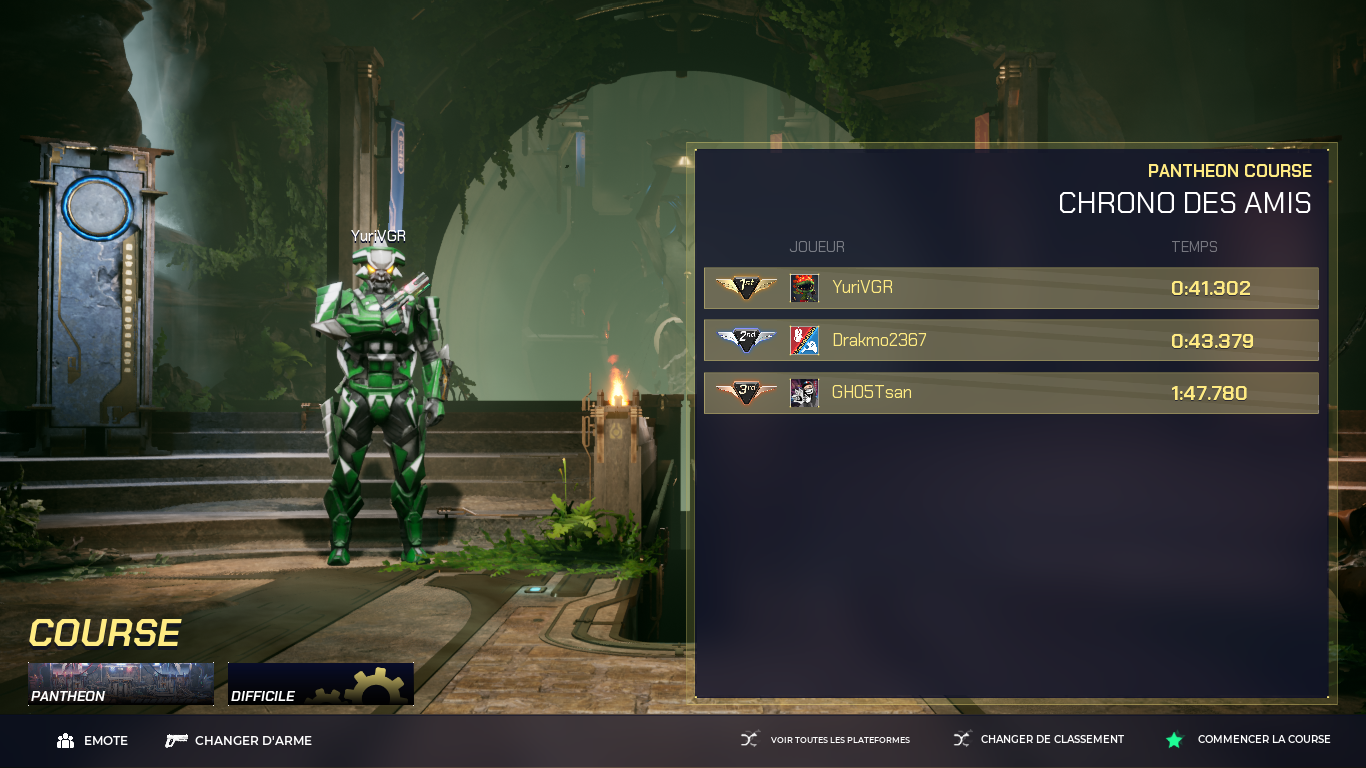
Task: Click the Difficile difficulty tile
Action: click(321, 684)
